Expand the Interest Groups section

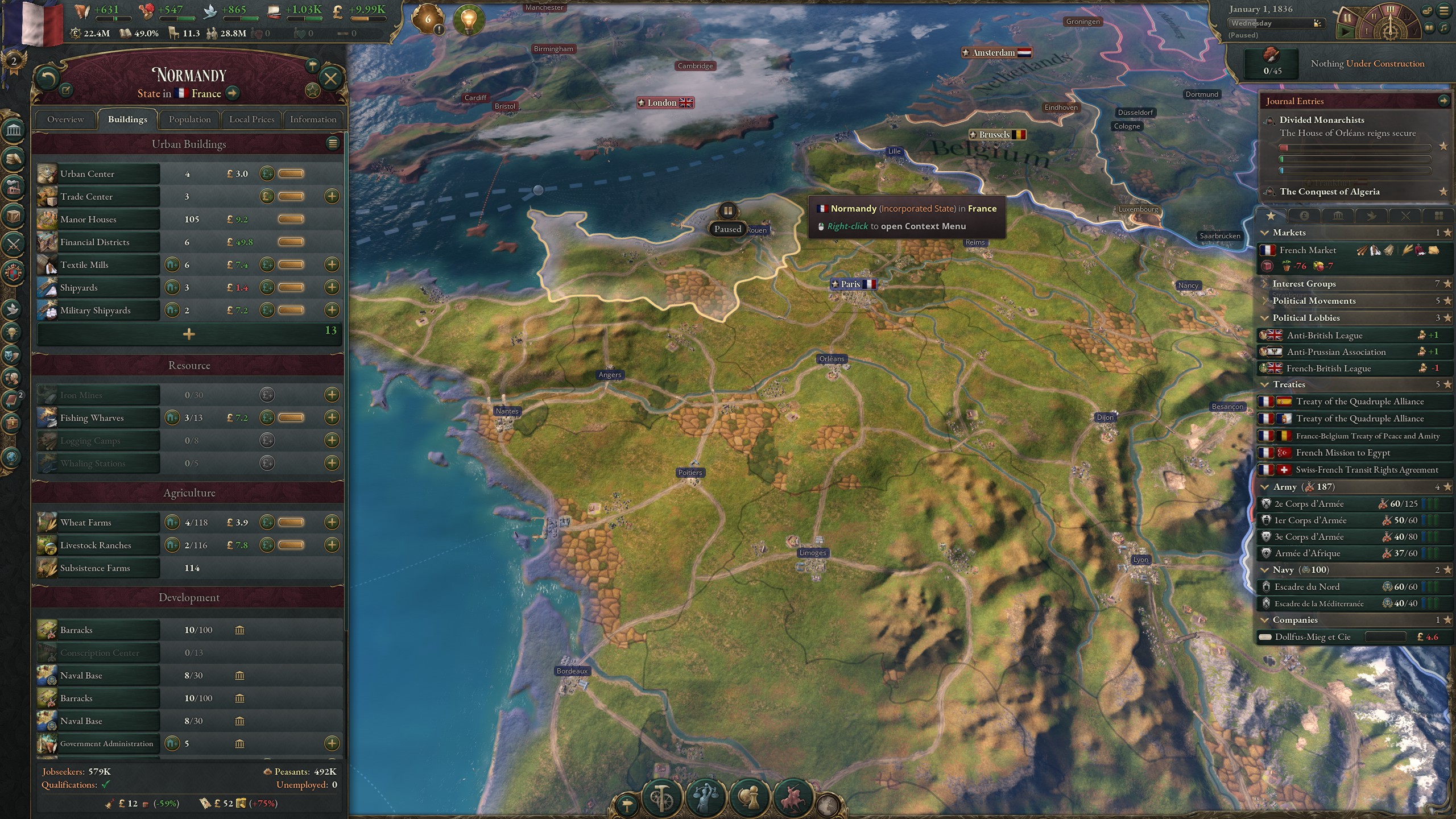coord(1266,283)
